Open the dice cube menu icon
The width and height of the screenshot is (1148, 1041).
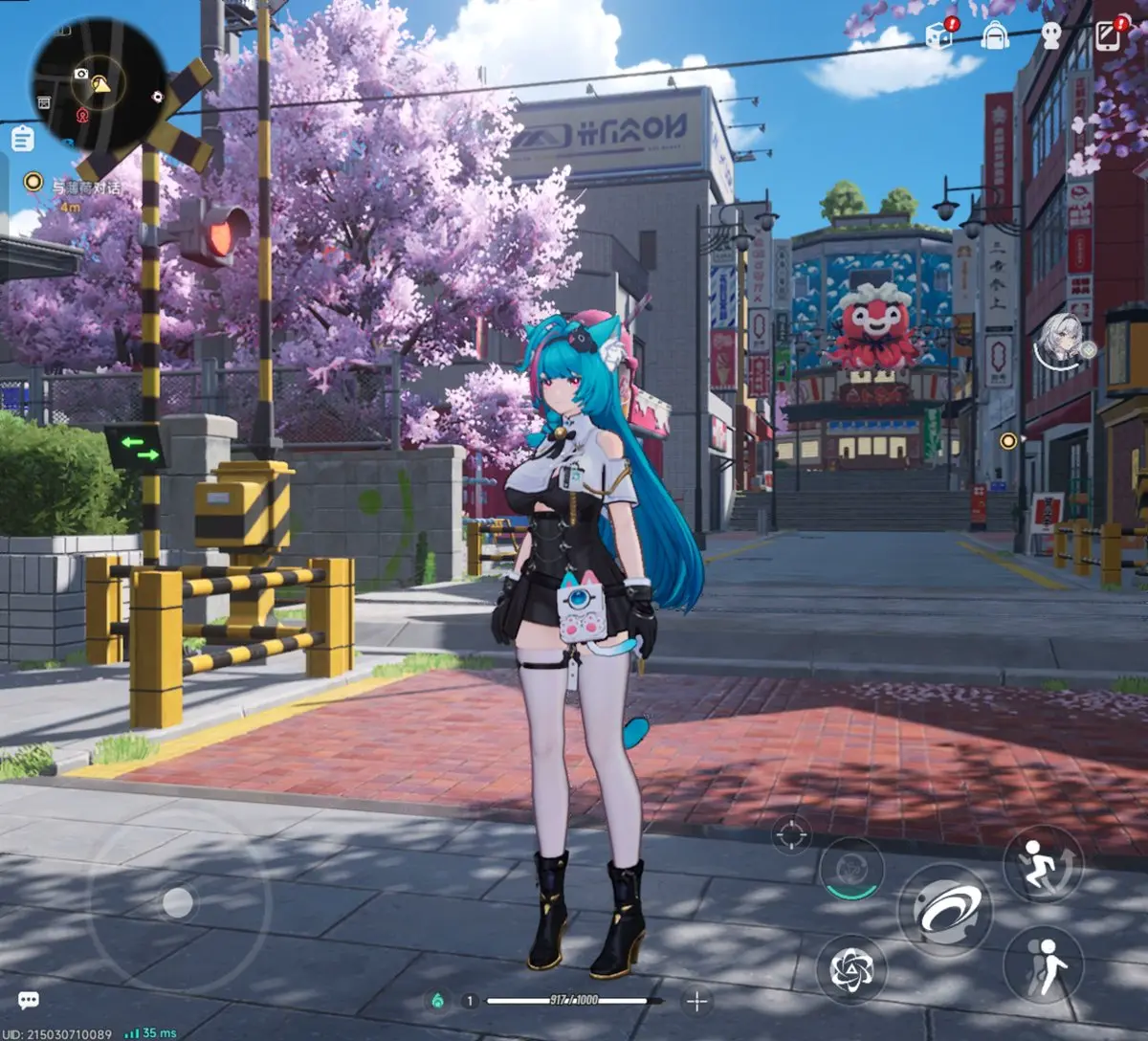pyautogui.click(x=938, y=37)
